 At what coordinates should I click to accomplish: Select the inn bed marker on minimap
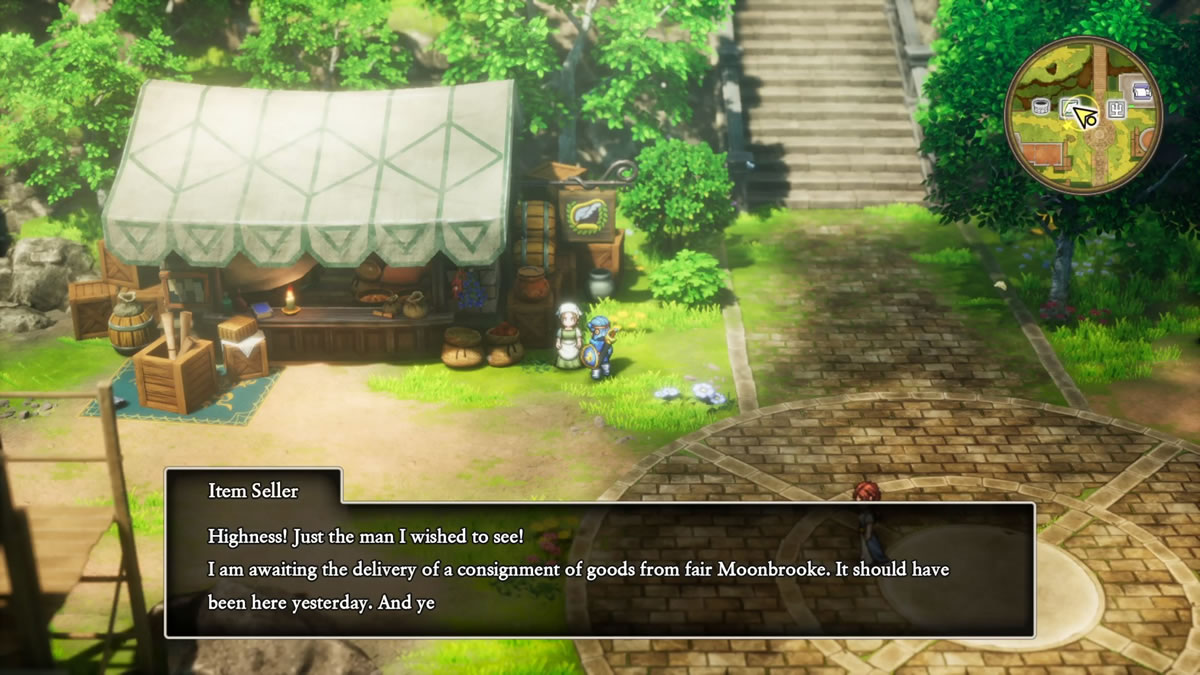(x=1140, y=91)
